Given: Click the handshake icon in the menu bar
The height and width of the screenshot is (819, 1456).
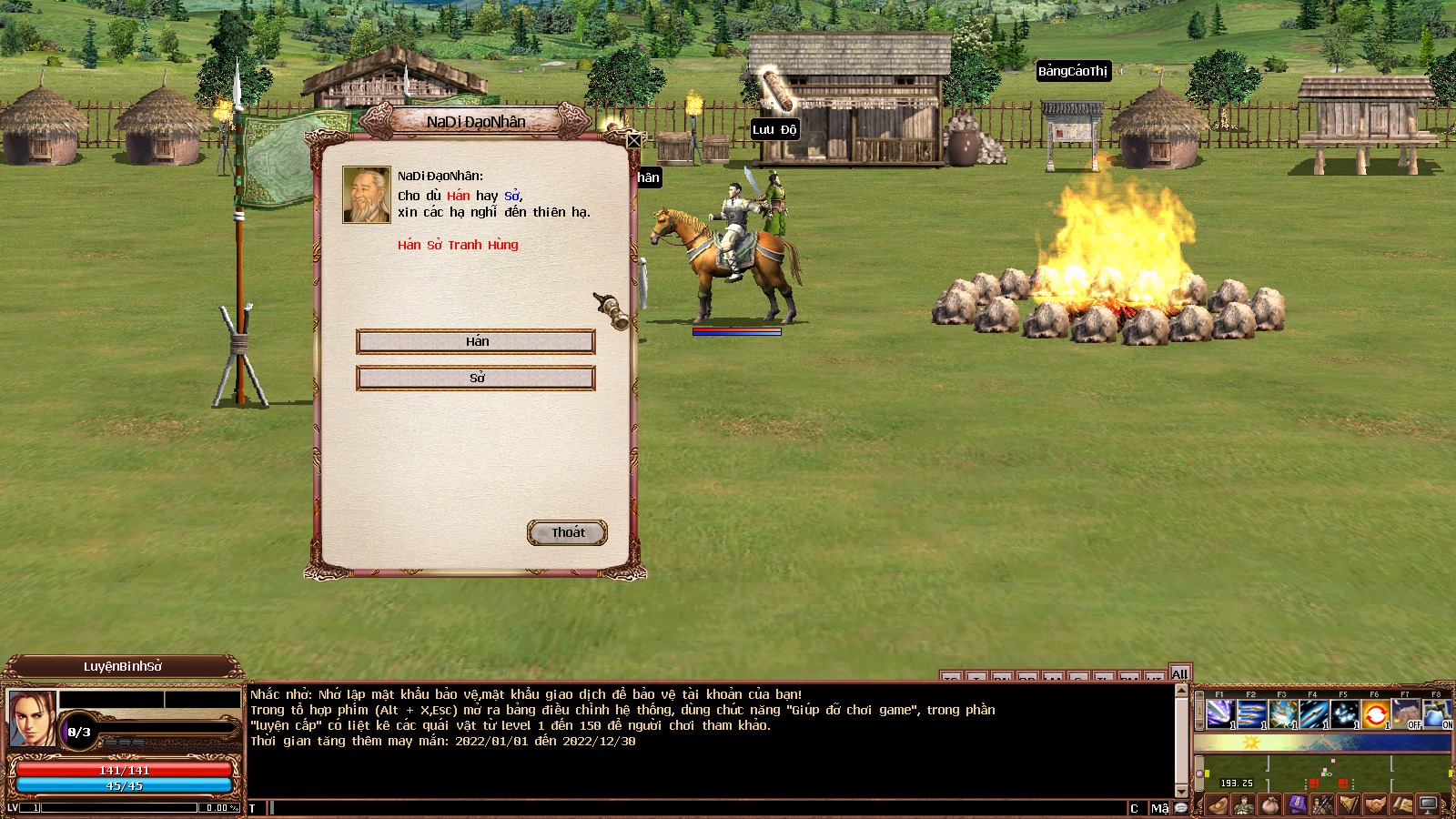Looking at the screenshot, I should pyautogui.click(x=1375, y=804).
